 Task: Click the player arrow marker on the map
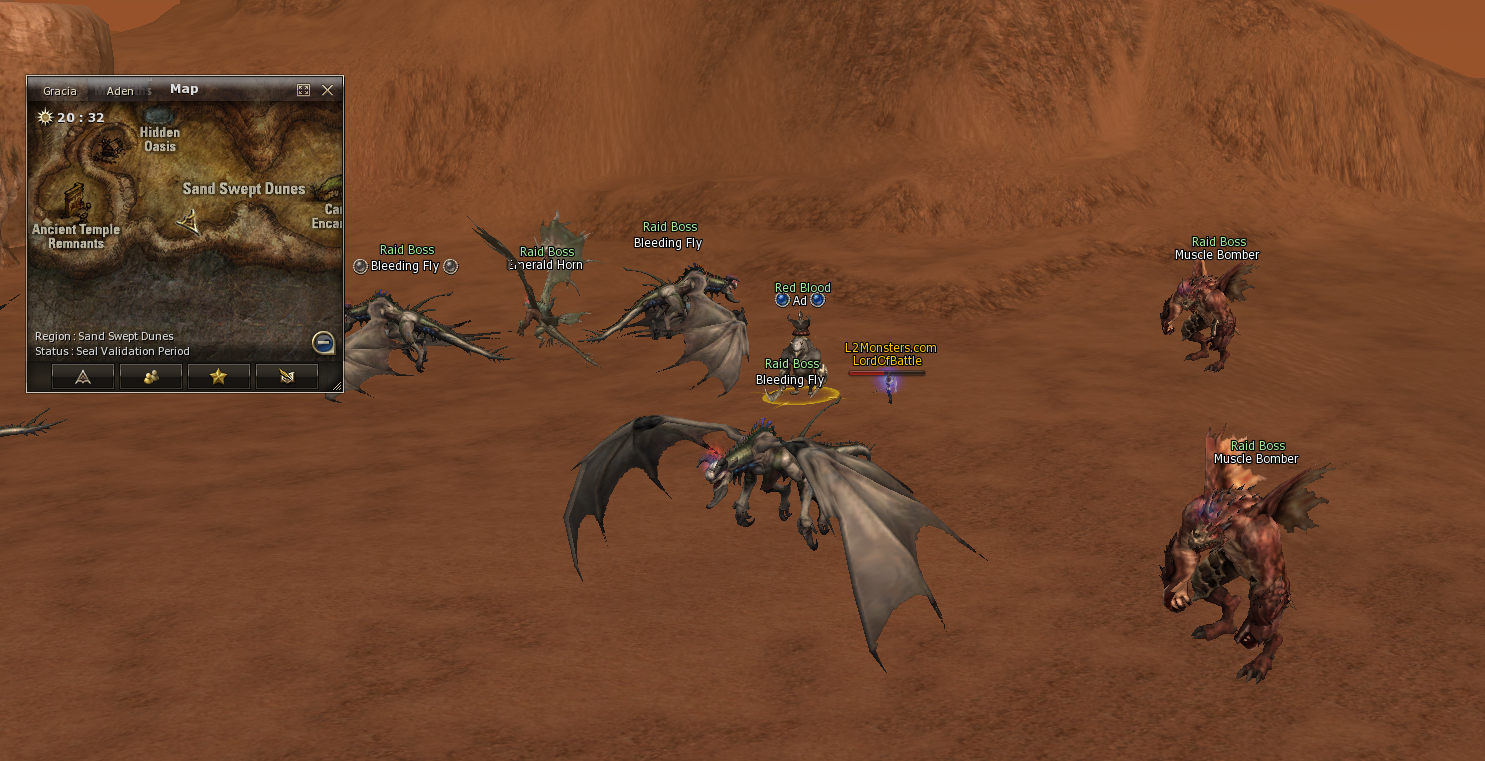(188, 221)
